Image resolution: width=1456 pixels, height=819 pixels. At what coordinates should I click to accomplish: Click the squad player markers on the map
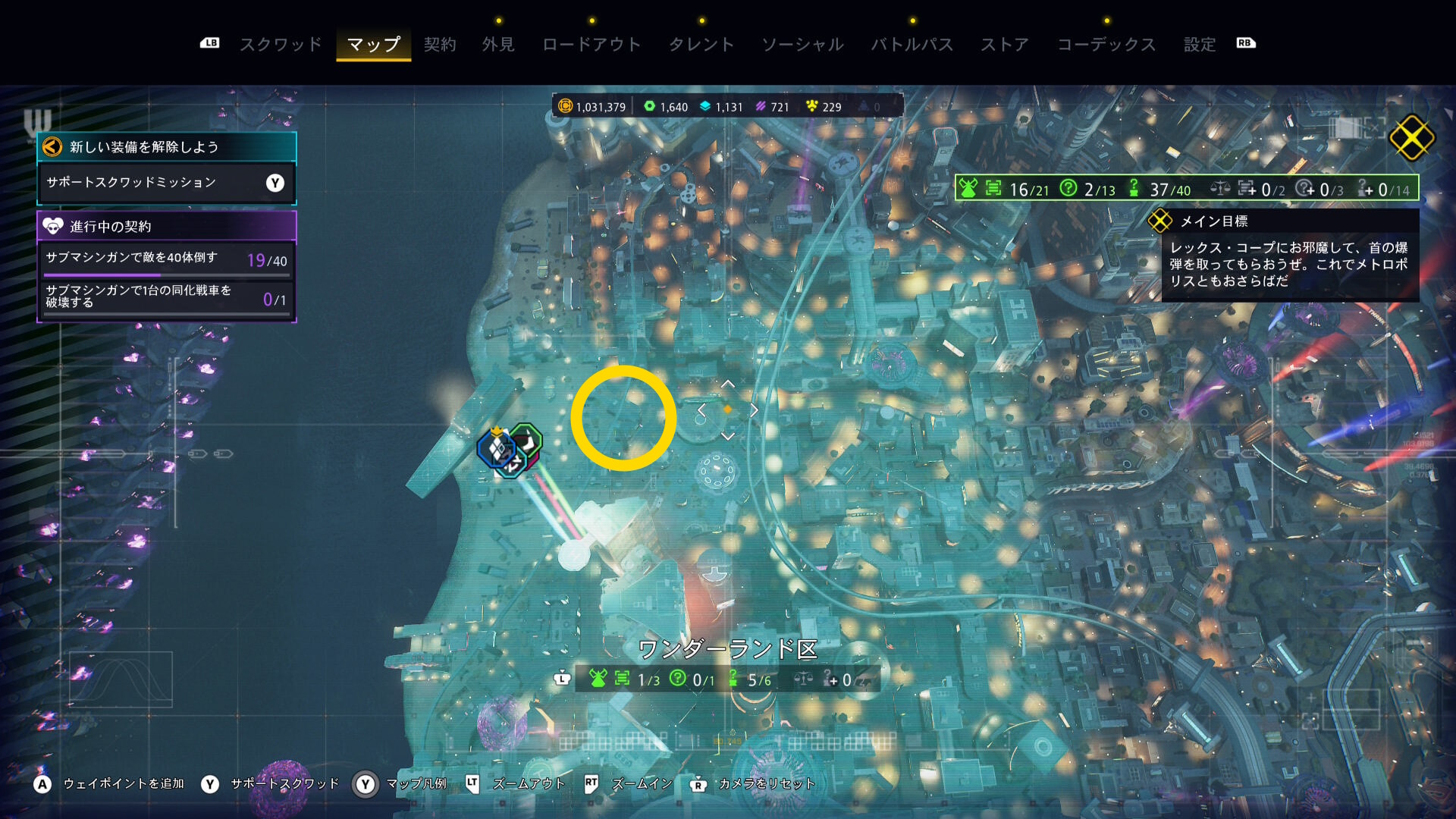pyautogui.click(x=510, y=449)
